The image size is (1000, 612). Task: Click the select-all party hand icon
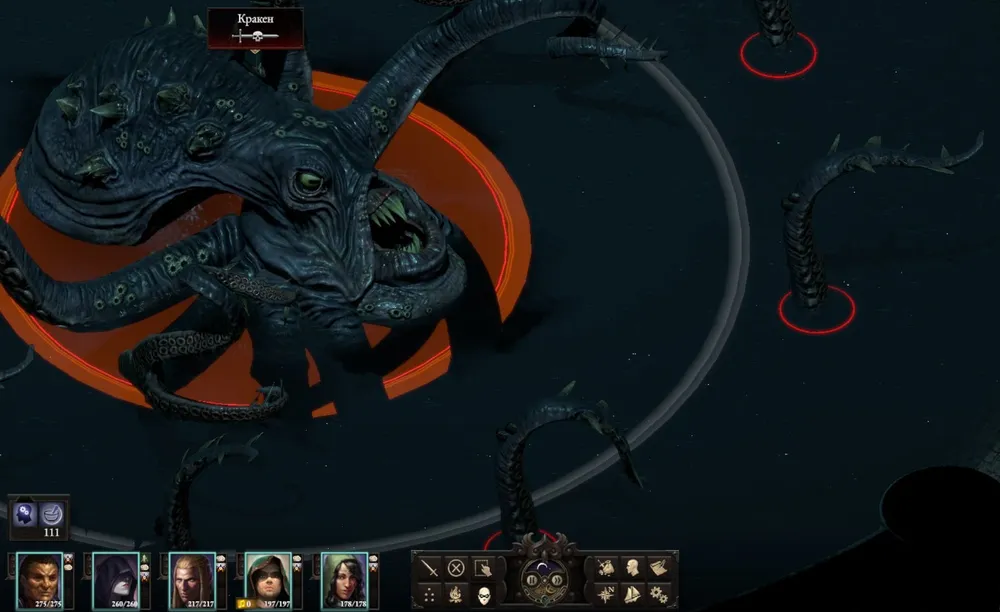click(x=483, y=568)
